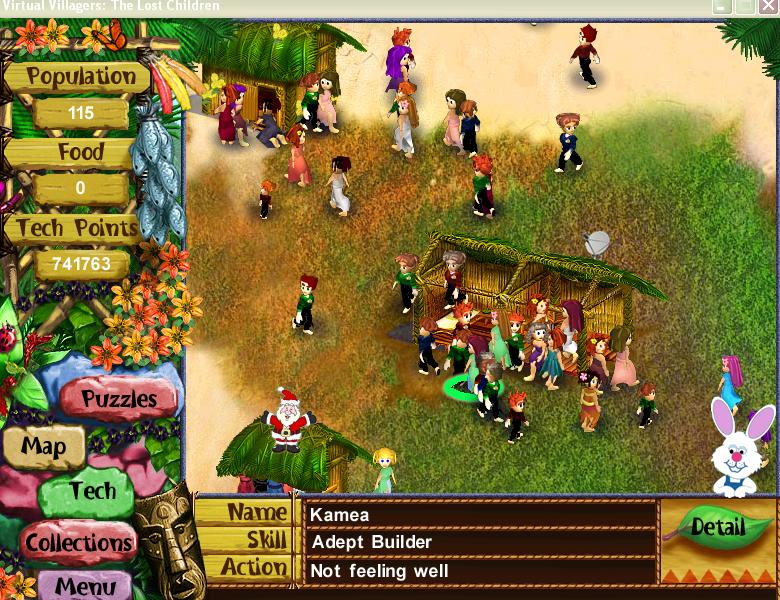View Kamea's Detail page

click(x=717, y=527)
